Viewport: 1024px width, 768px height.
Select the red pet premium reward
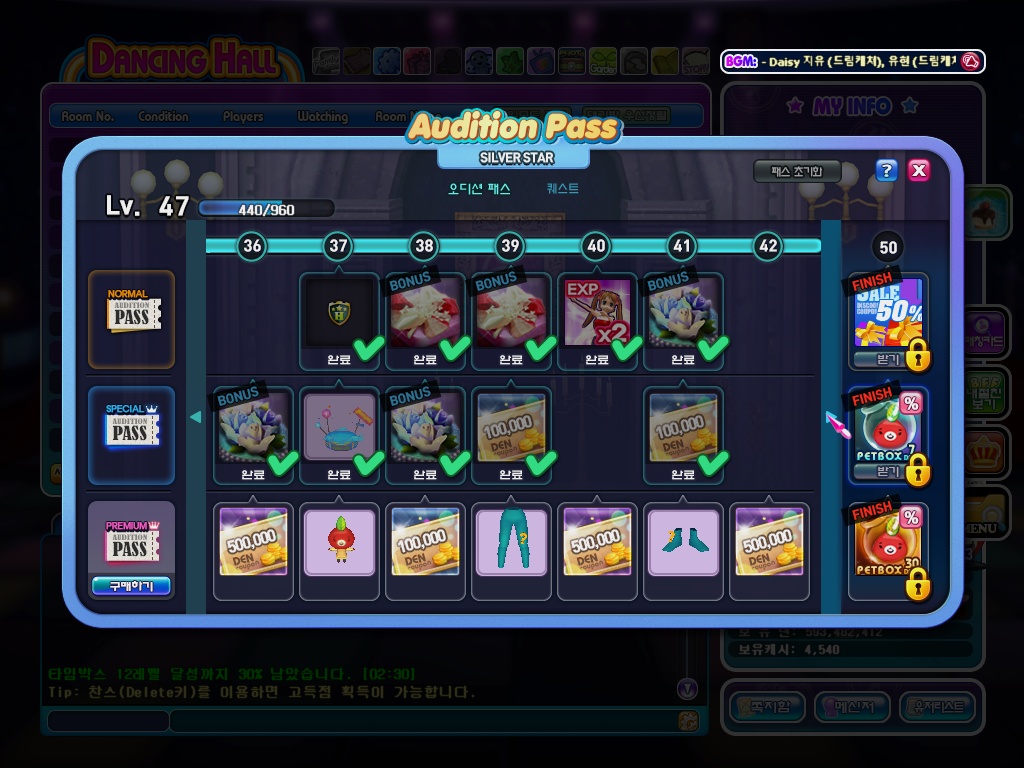pyautogui.click(x=339, y=541)
